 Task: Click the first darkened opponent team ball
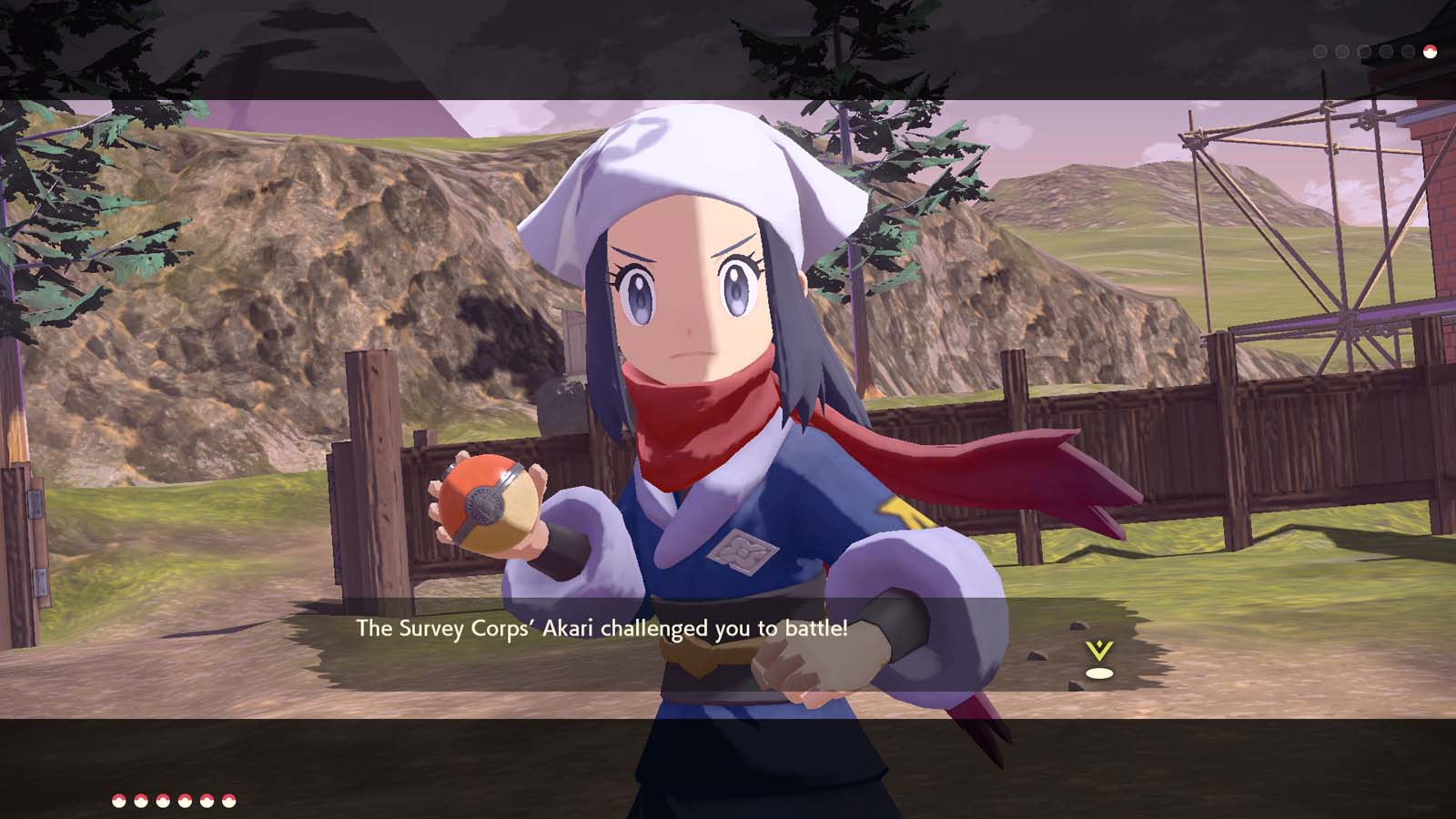1319,52
